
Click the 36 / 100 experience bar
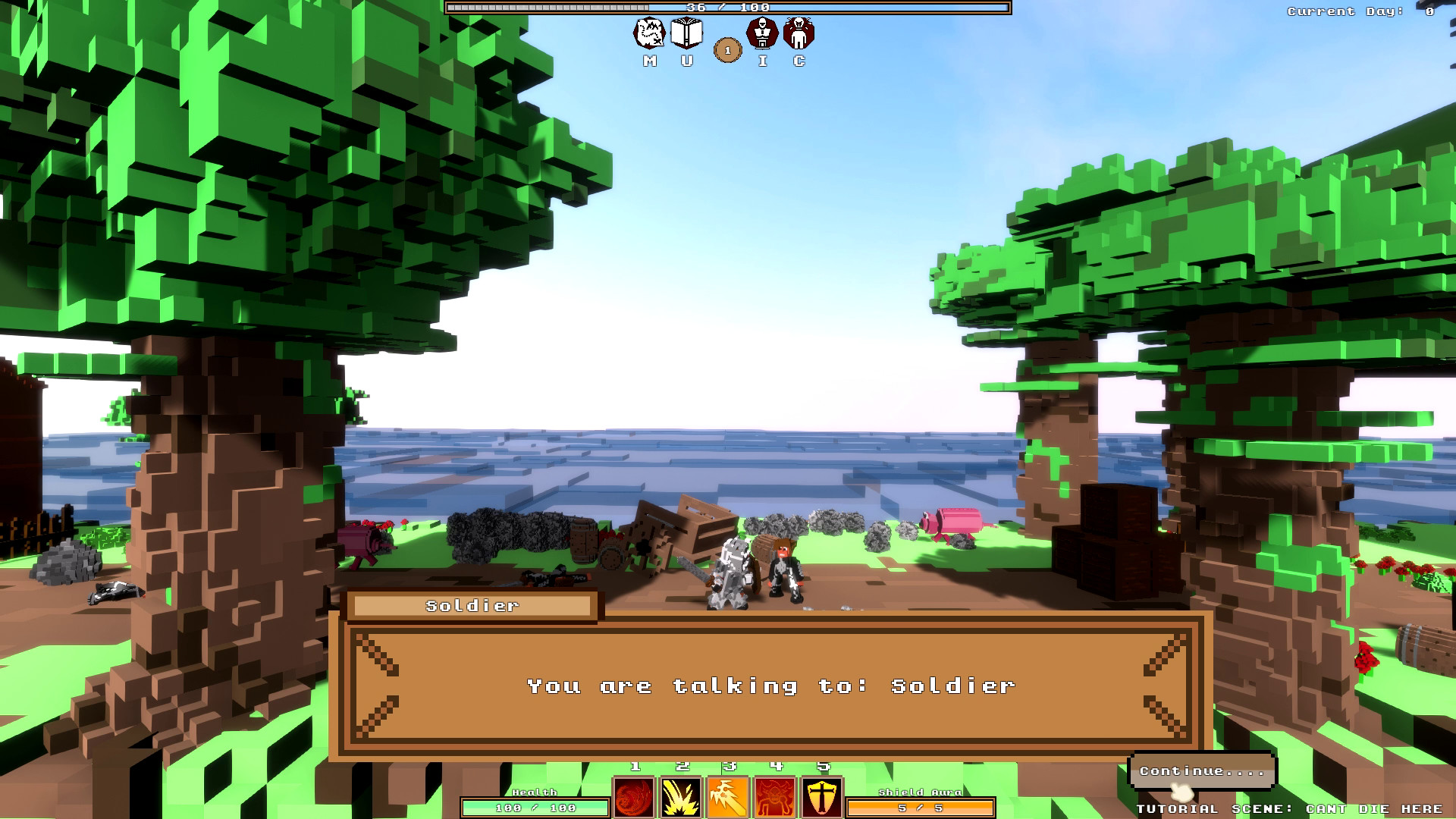click(728, 8)
